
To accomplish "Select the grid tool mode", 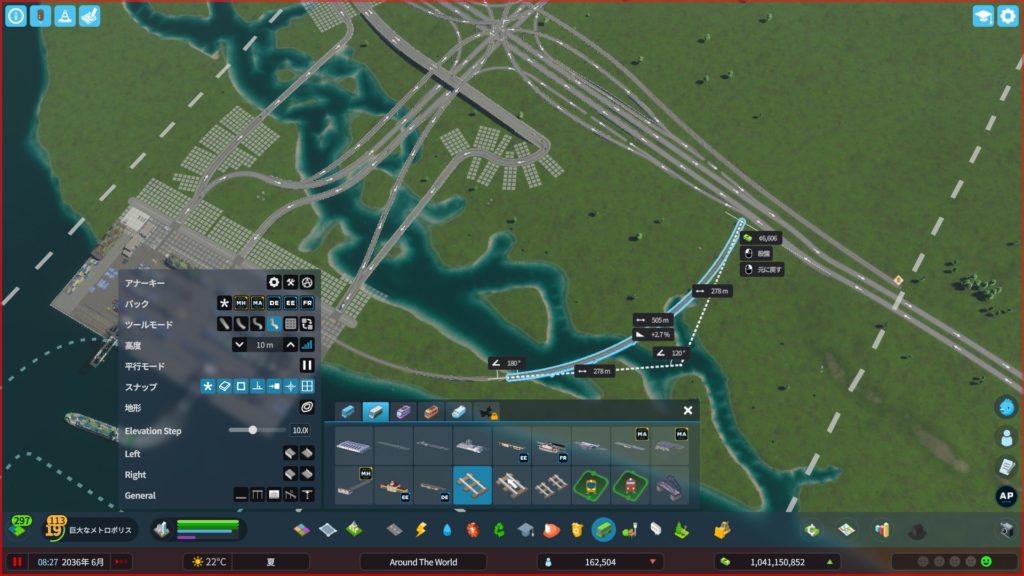I will coord(290,324).
